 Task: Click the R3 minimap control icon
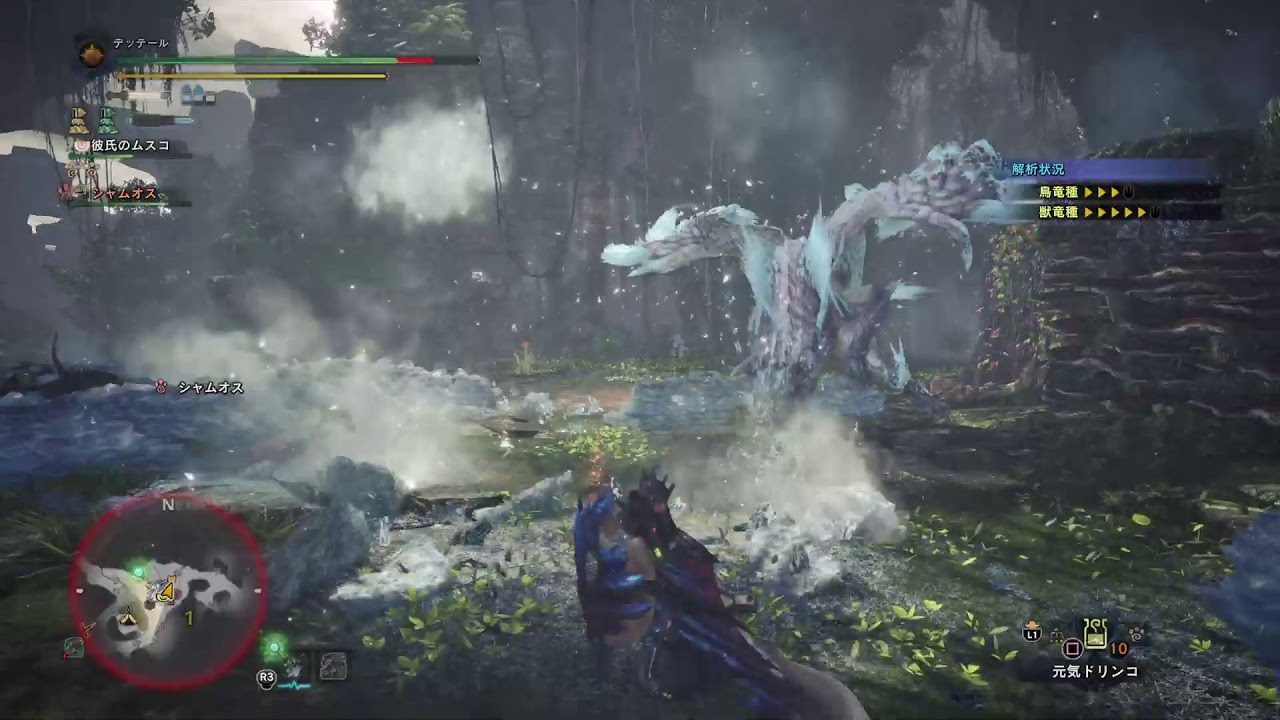(266, 676)
